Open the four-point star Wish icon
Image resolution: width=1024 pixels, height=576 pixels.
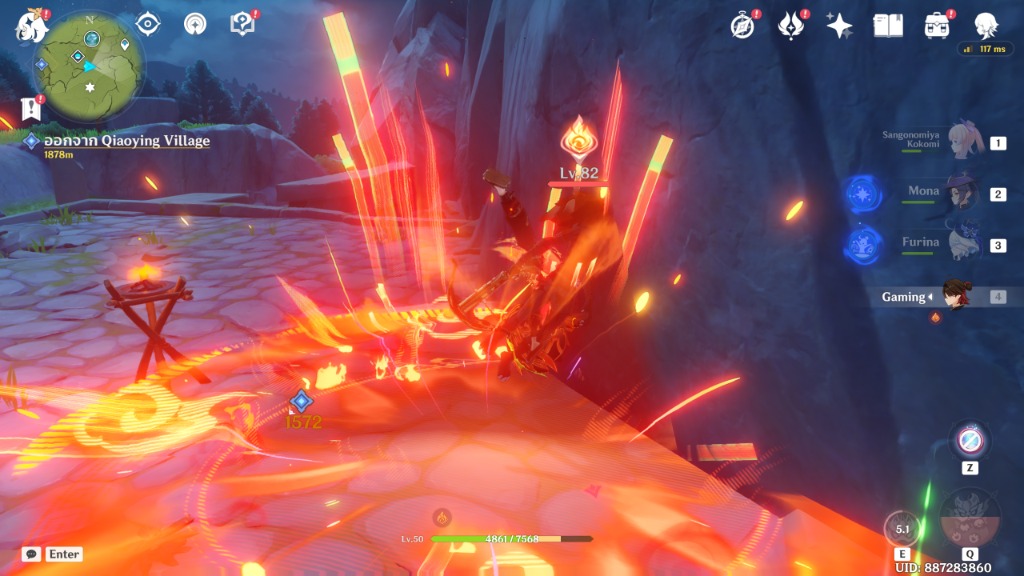click(x=839, y=25)
